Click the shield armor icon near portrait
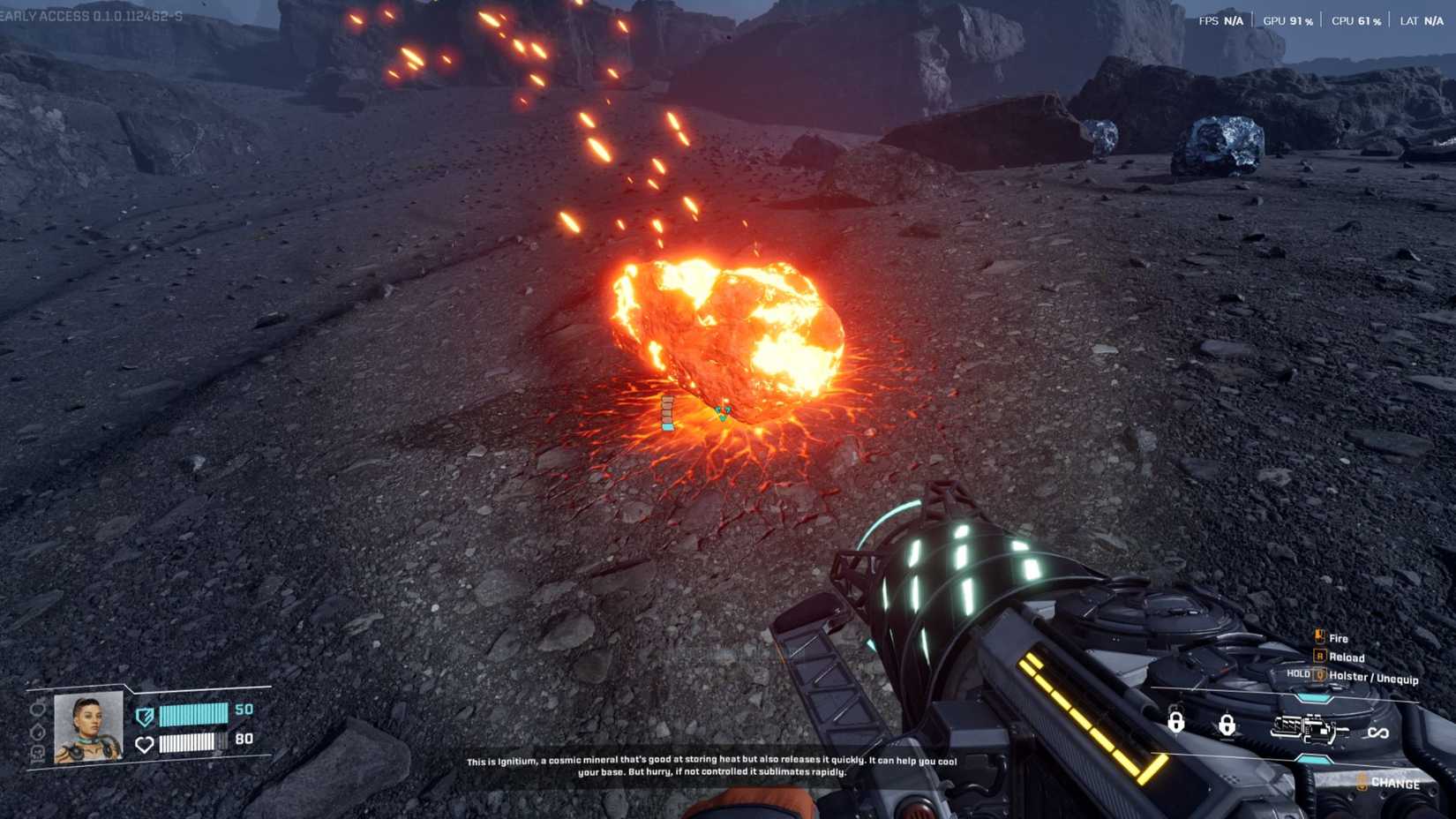1456x819 pixels. [145, 716]
